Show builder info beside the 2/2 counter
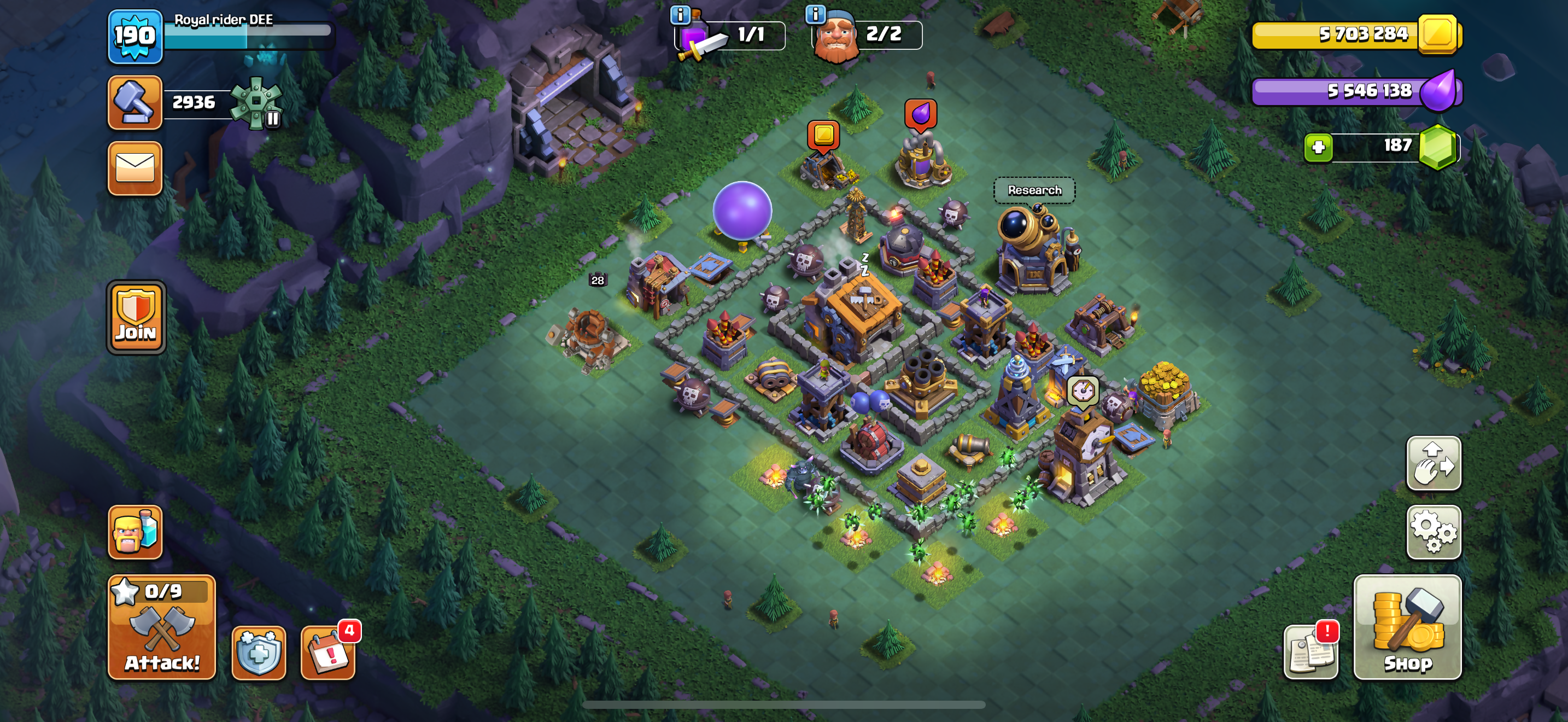Screen dimensions: 1568x722 coord(815,14)
